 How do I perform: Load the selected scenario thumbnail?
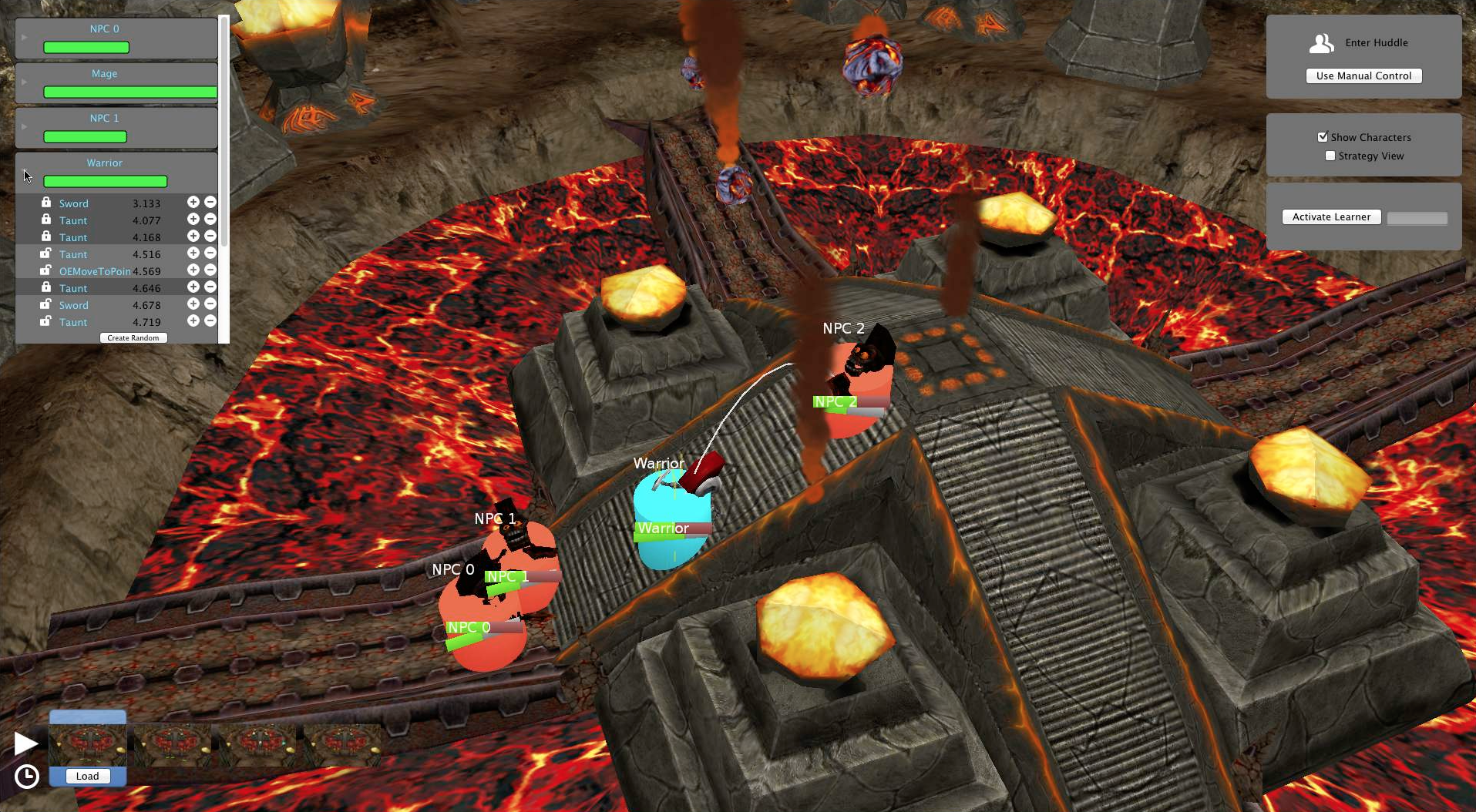pyautogui.click(x=87, y=776)
